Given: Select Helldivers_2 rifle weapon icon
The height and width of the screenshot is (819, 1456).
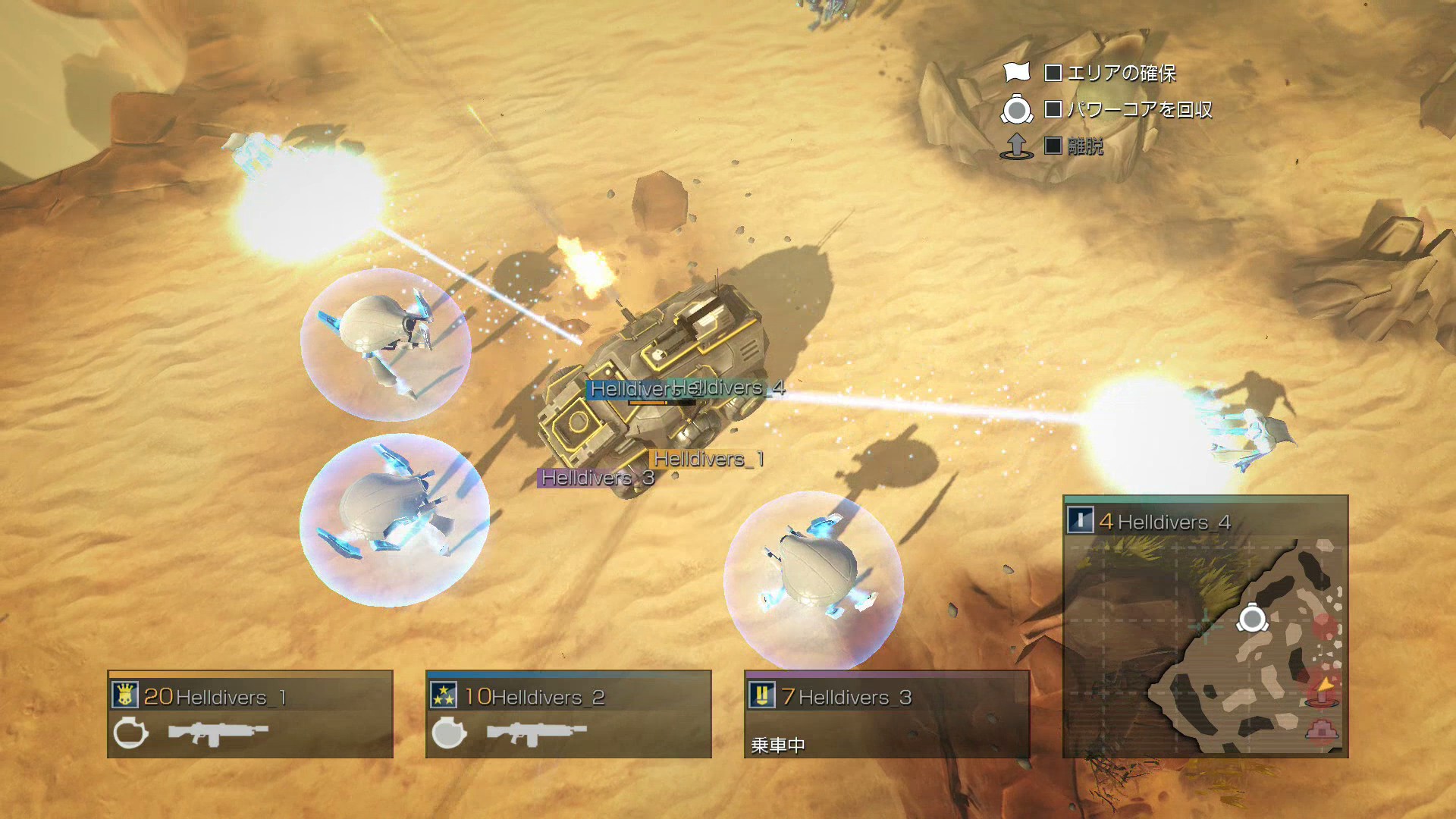Looking at the screenshot, I should [x=536, y=733].
